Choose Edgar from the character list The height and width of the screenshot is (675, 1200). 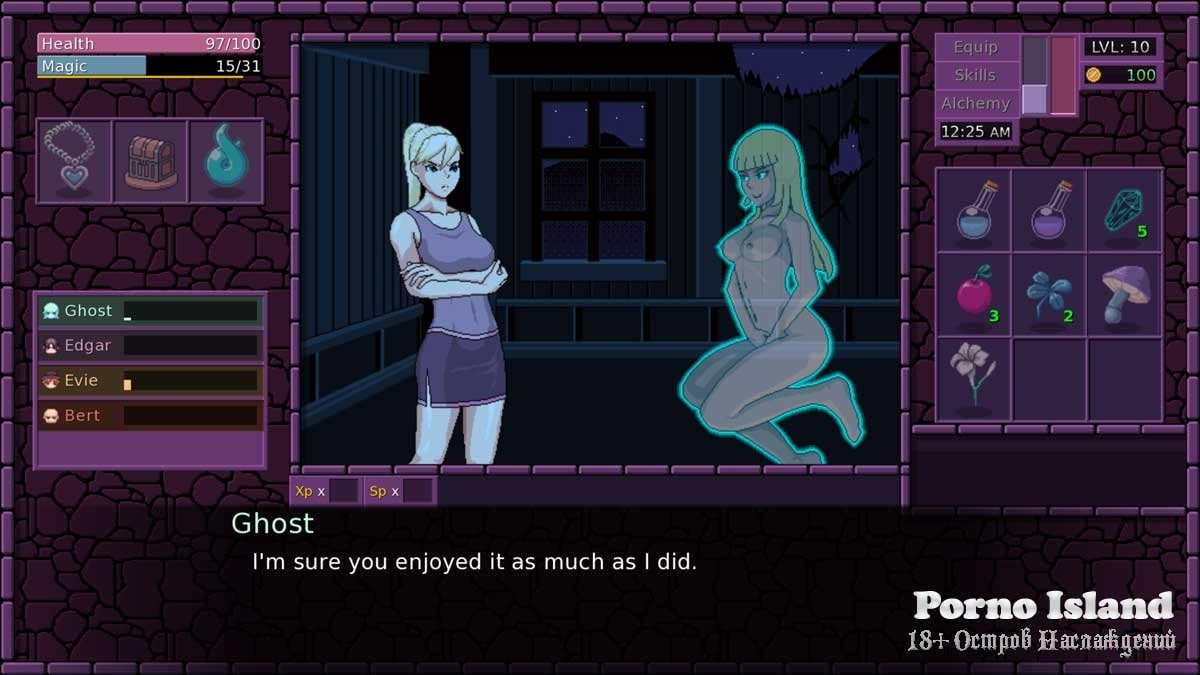(150, 346)
